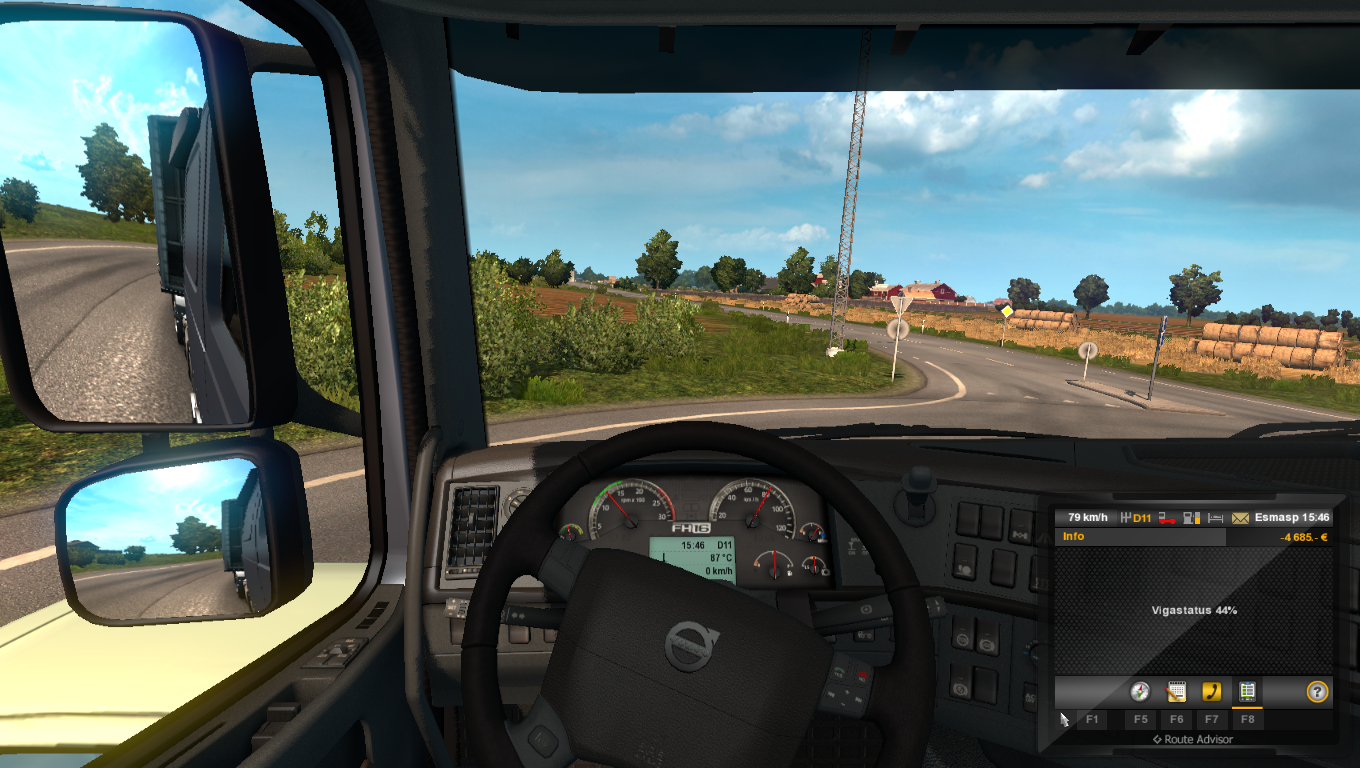Open the compass navigation tab in Route Advisor
Screen dimensions: 1360x768
[1140, 691]
